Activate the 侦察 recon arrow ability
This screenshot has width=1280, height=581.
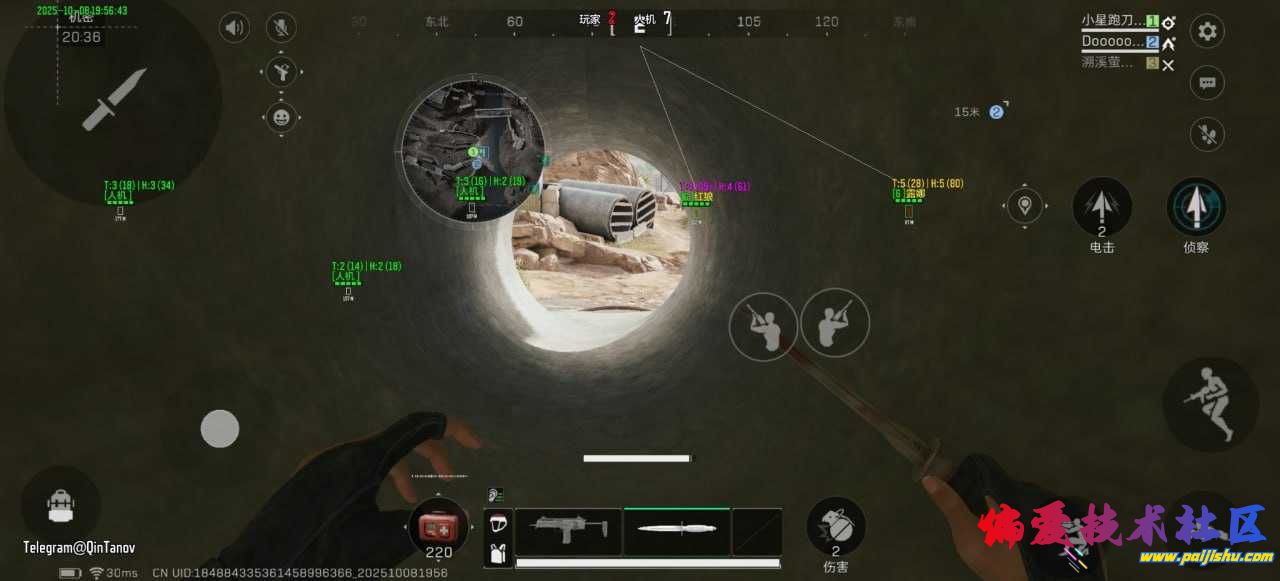pyautogui.click(x=1196, y=207)
